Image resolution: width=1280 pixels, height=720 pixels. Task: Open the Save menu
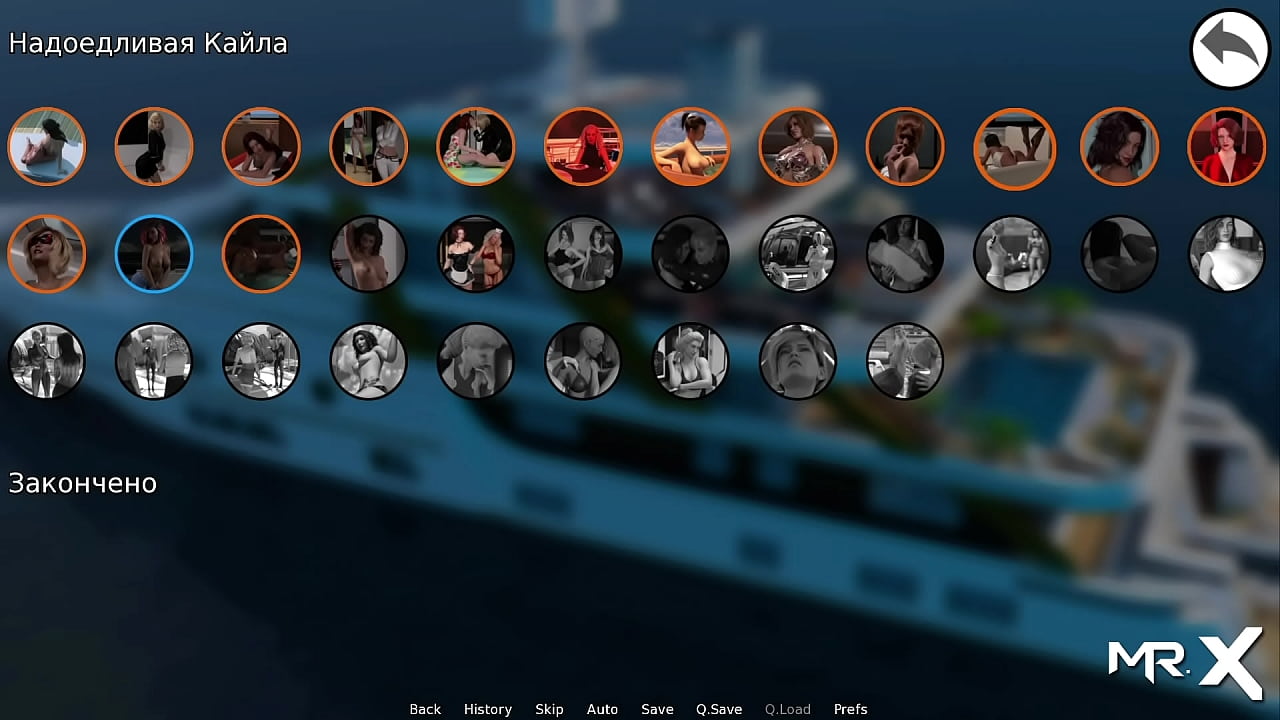657,709
